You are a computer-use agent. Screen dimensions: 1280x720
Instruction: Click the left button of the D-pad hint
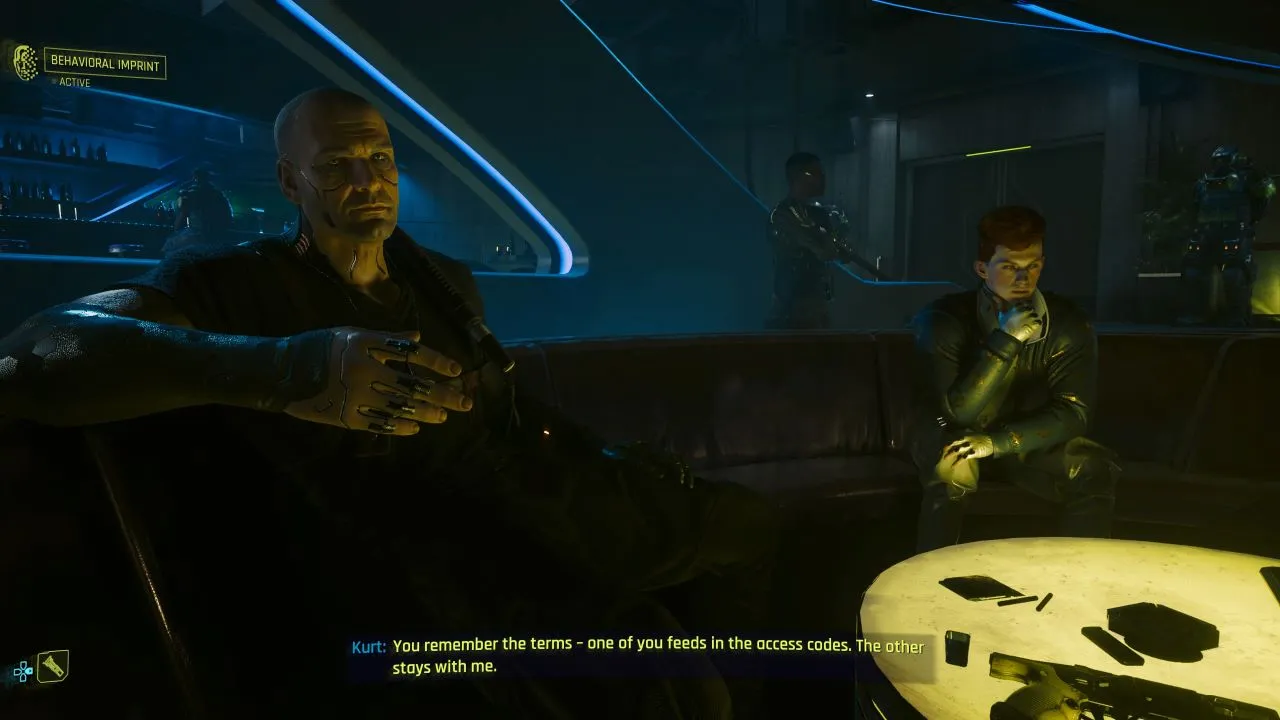click(x=18, y=671)
